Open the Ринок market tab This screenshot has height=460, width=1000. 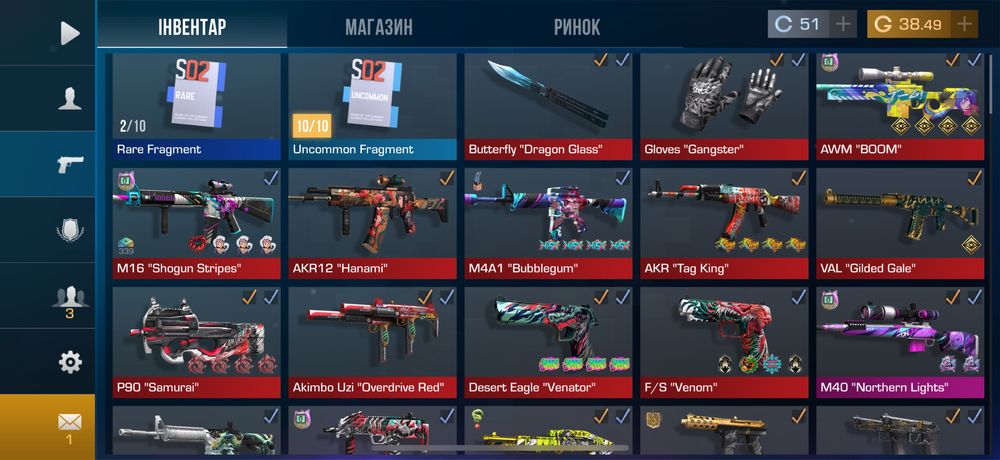click(577, 27)
